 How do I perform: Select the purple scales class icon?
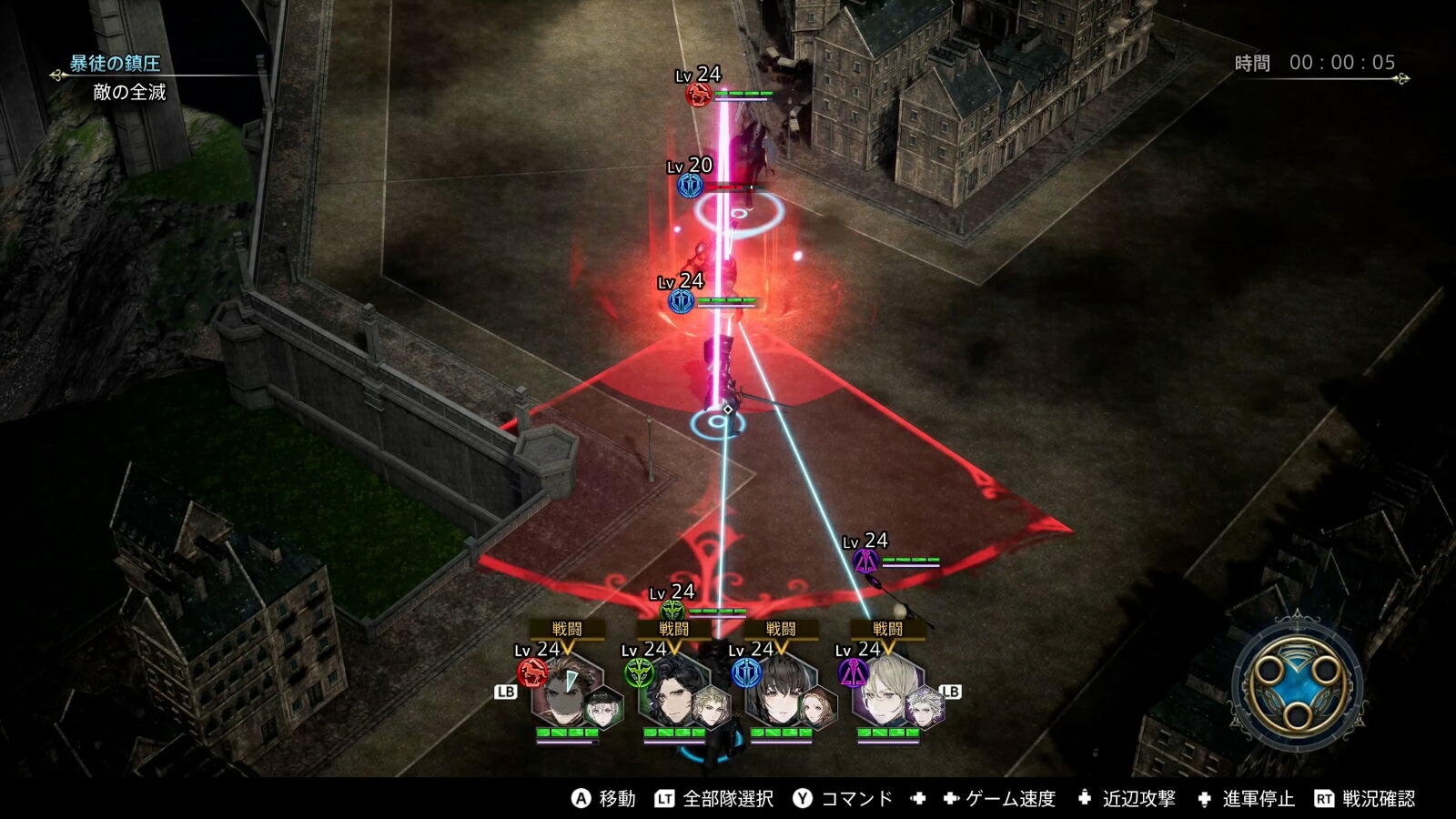854,672
